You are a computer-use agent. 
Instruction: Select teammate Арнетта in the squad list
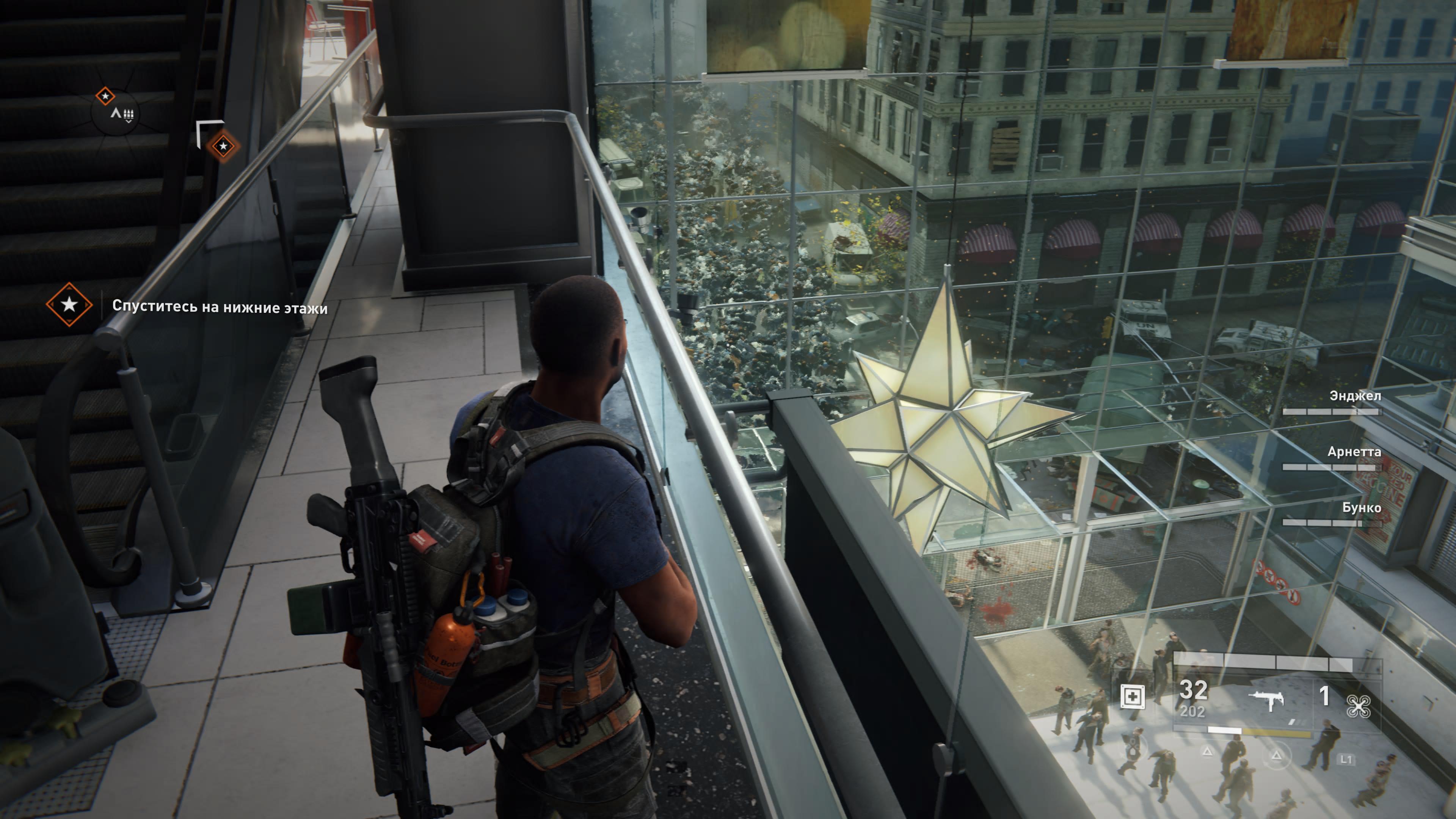1354,452
